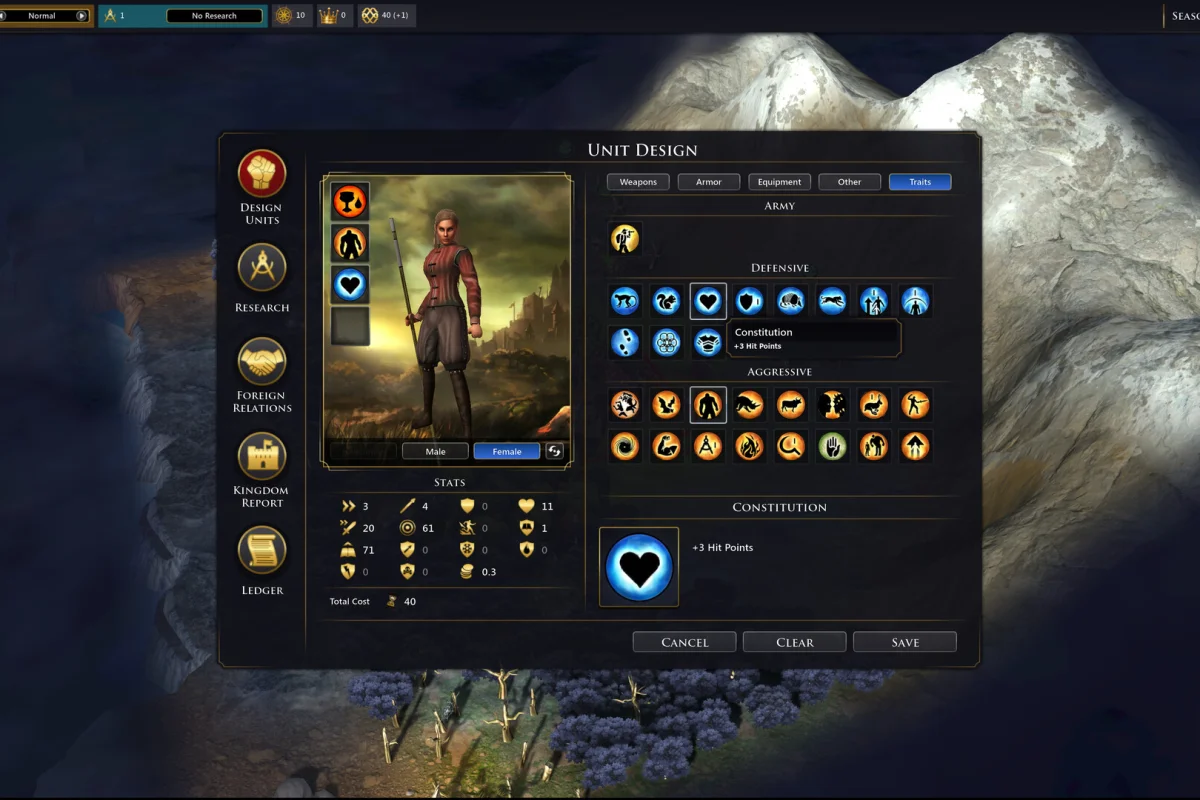Open Foreign Relations
The image size is (1200, 800).
tap(262, 361)
